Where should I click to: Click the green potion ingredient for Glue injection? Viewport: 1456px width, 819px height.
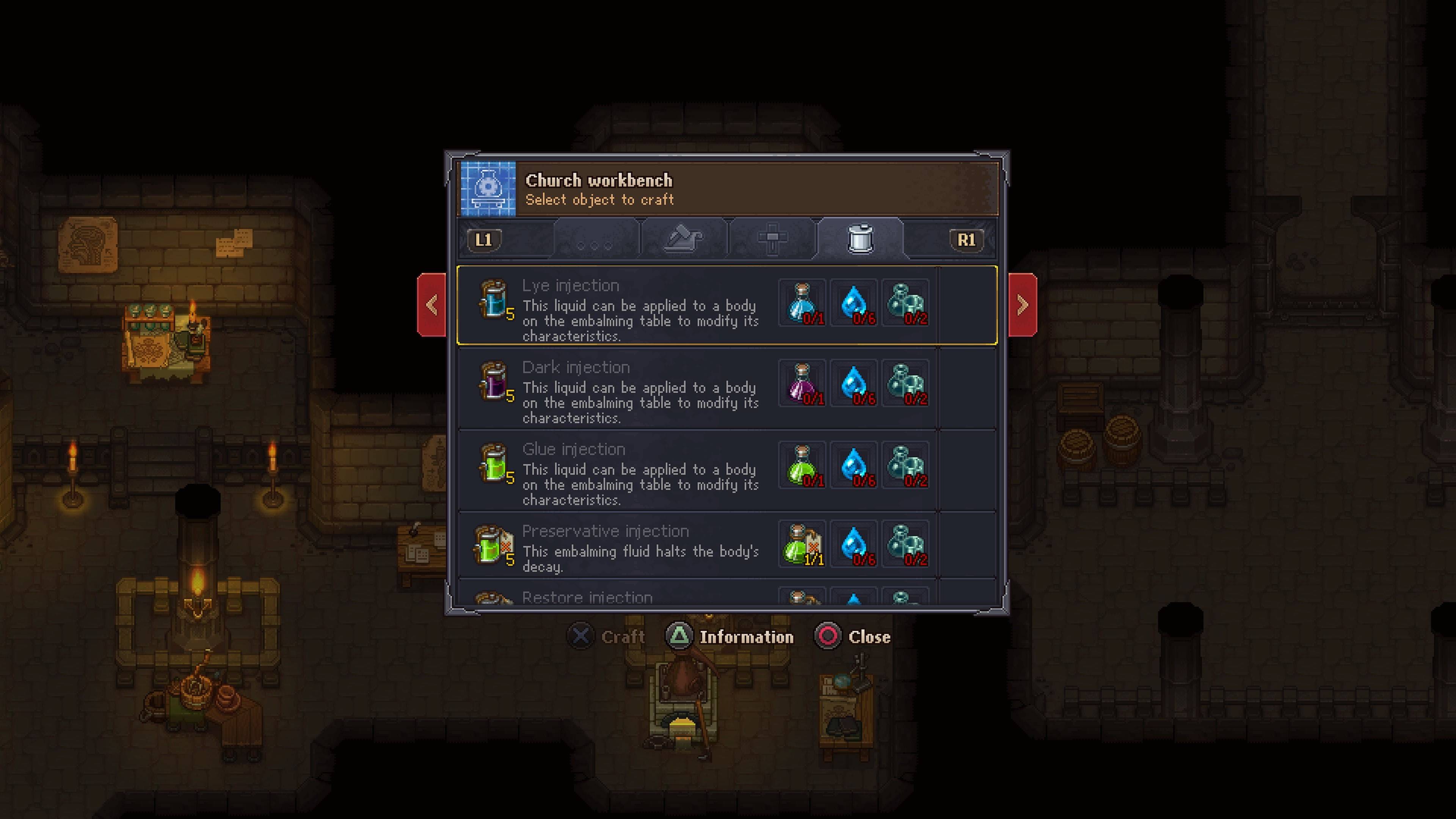(x=802, y=466)
